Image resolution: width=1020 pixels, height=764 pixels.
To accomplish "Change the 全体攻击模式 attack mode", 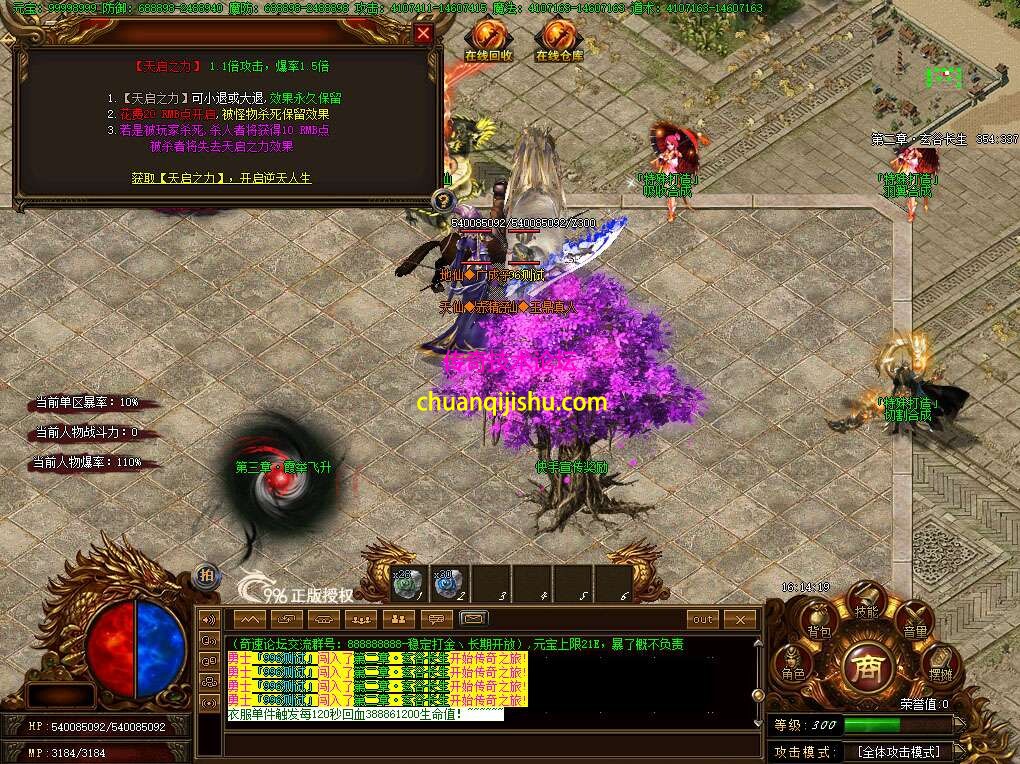I will [x=900, y=751].
